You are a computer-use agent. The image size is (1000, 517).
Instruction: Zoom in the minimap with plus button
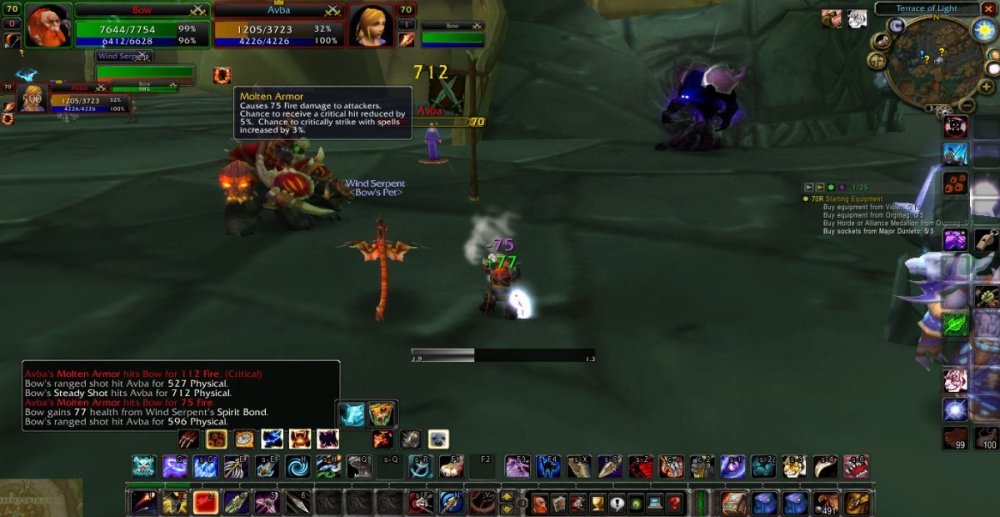[987, 87]
